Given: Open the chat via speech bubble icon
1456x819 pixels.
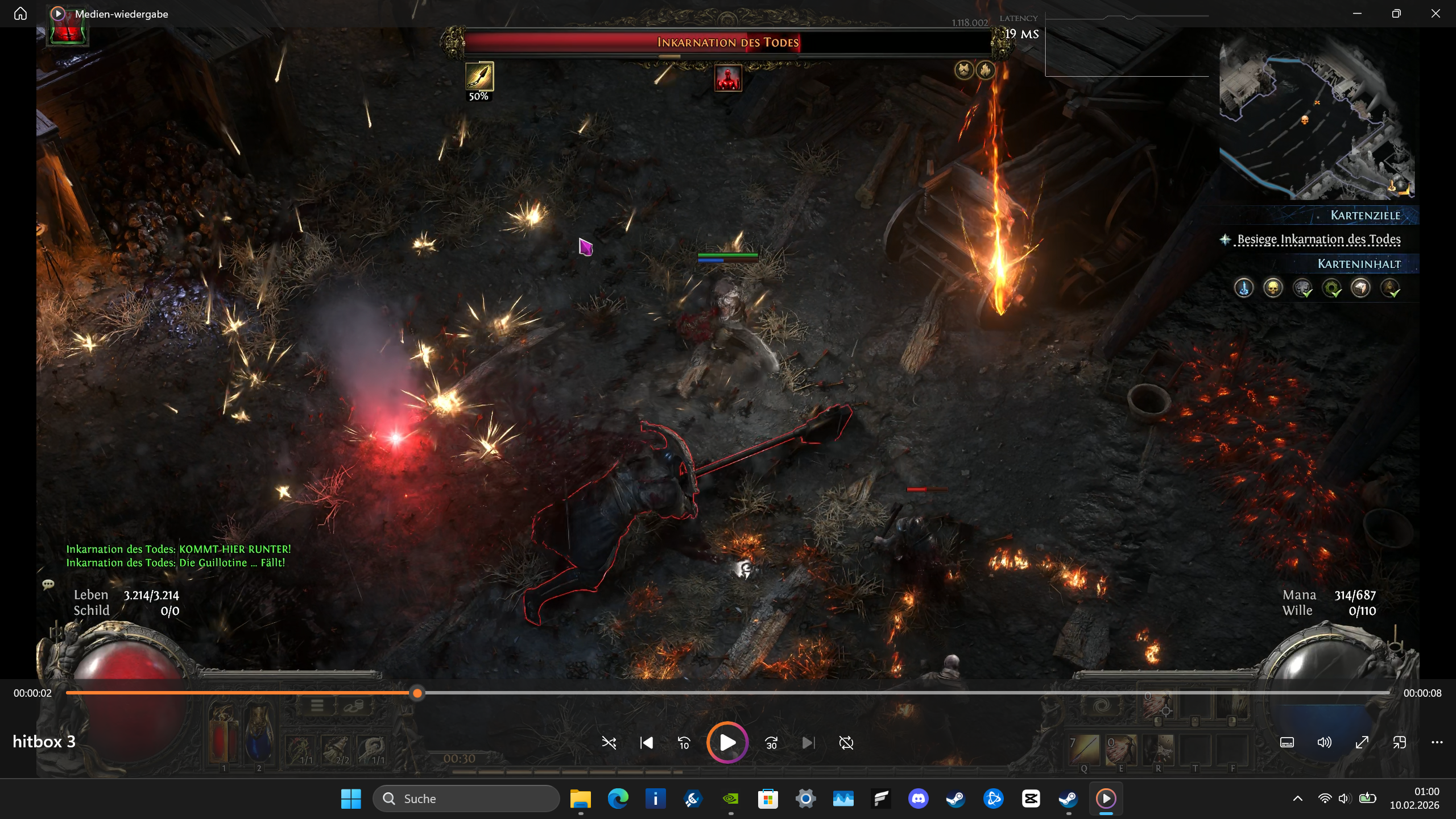Looking at the screenshot, I should coord(48,584).
